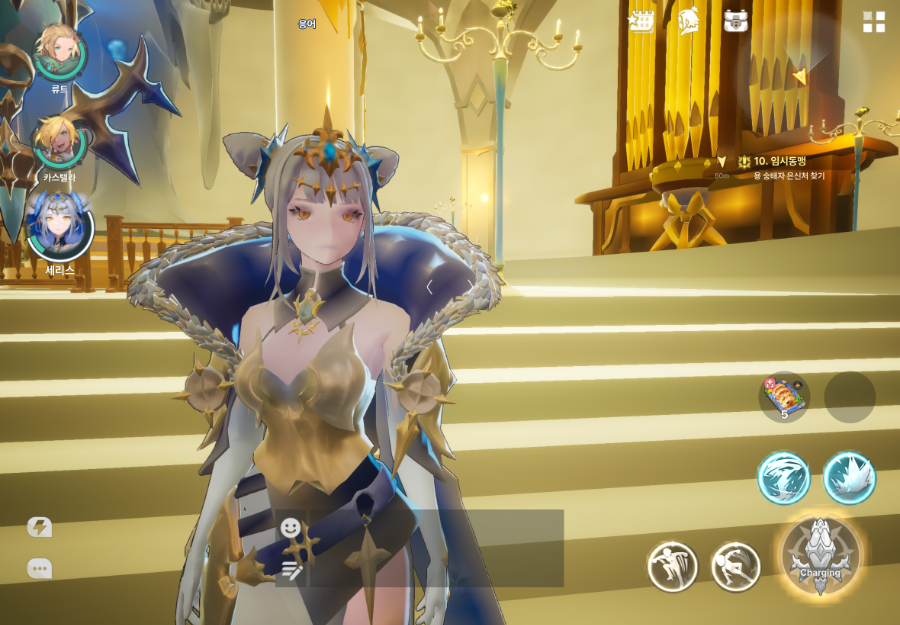Click the chat message edit icon
This screenshot has height=625, width=900.
(x=291, y=570)
